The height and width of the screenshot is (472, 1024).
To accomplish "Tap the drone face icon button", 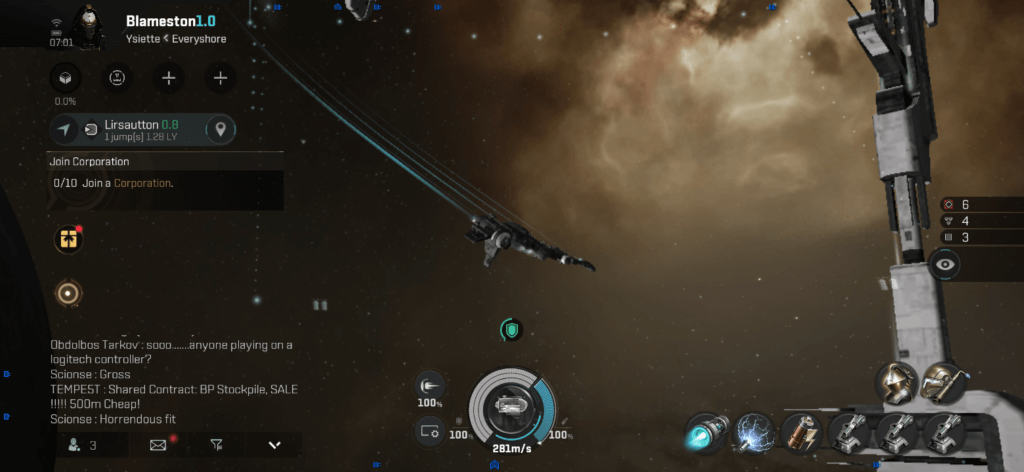I will click(x=117, y=78).
